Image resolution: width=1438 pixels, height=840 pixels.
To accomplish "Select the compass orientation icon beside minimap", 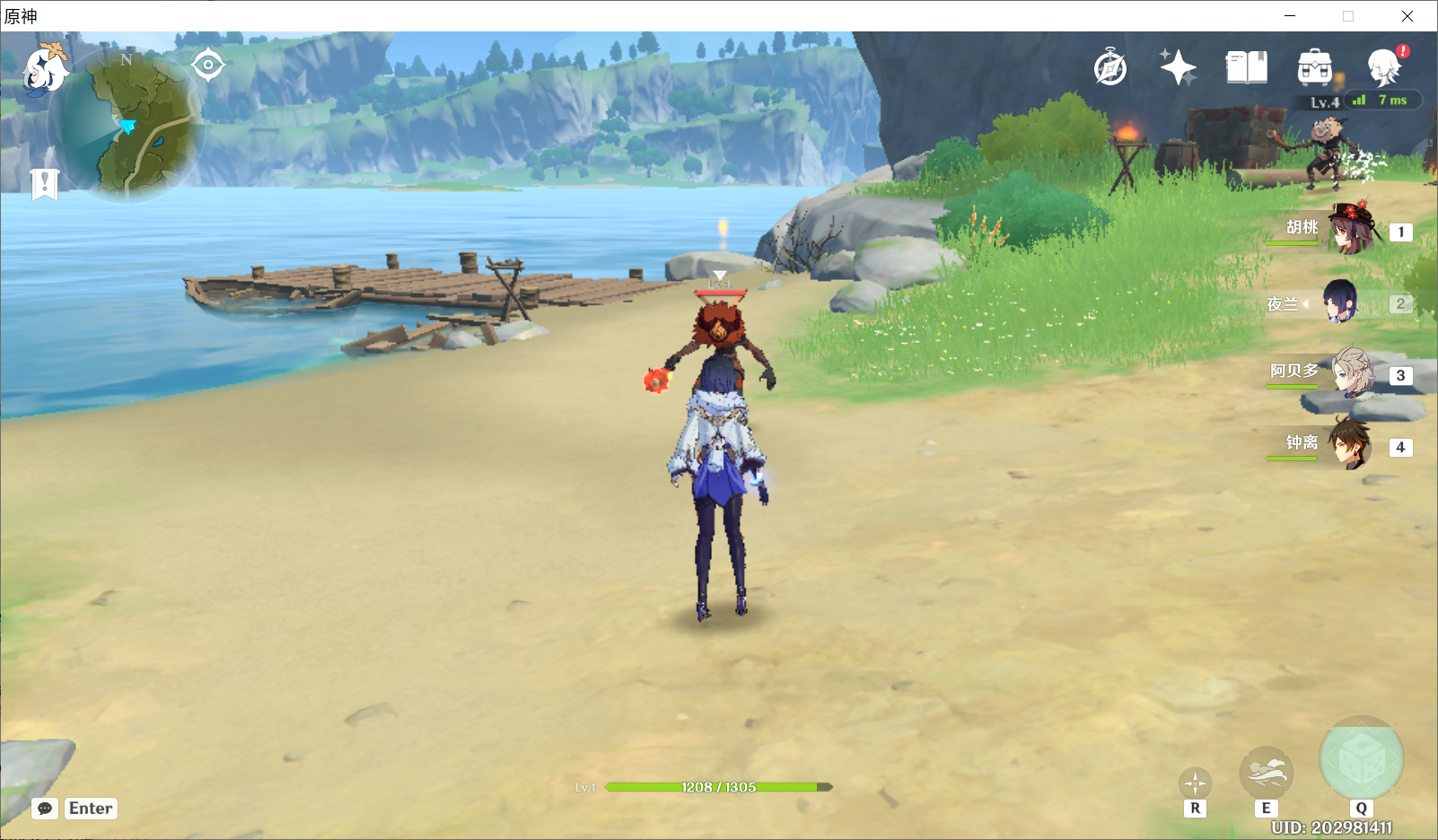I will click(208, 63).
